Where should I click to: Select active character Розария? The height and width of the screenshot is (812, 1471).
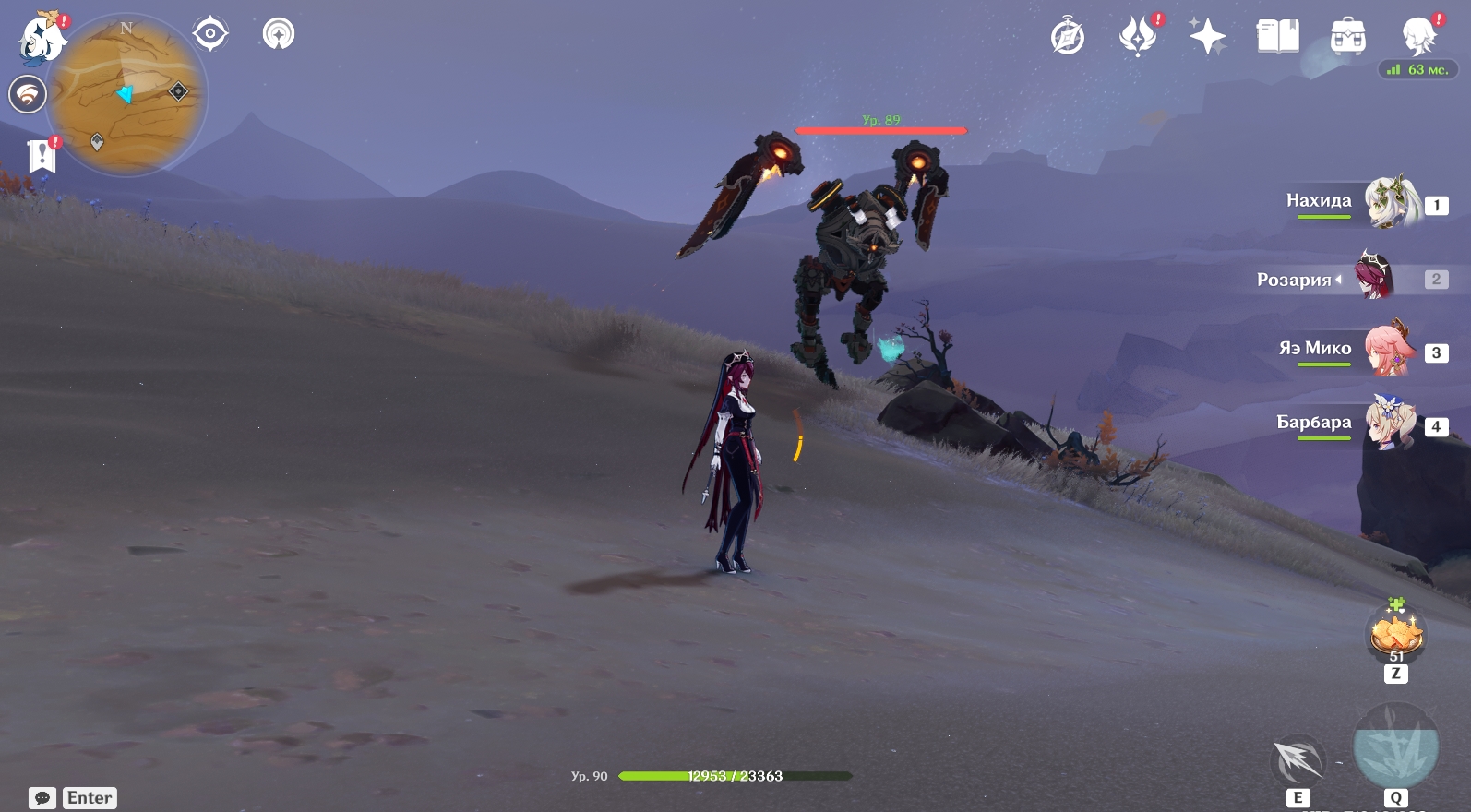coord(1374,276)
